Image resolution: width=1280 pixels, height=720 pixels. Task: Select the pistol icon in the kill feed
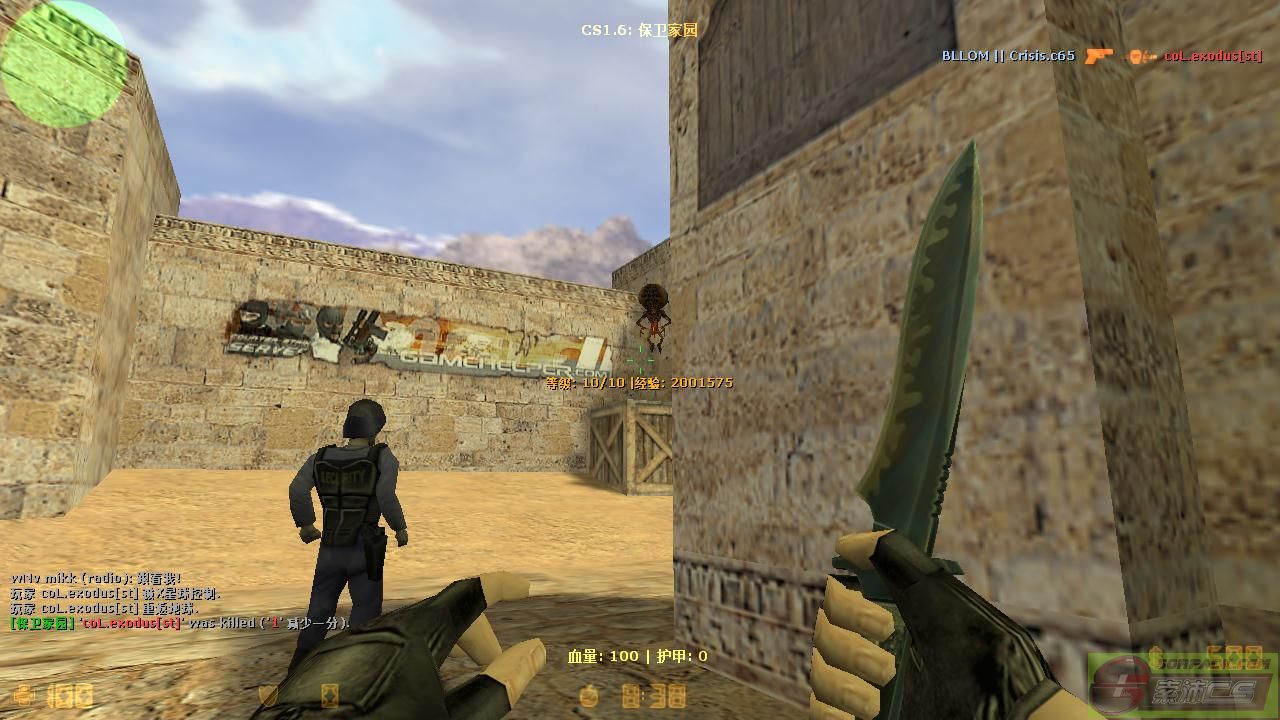[1098, 56]
